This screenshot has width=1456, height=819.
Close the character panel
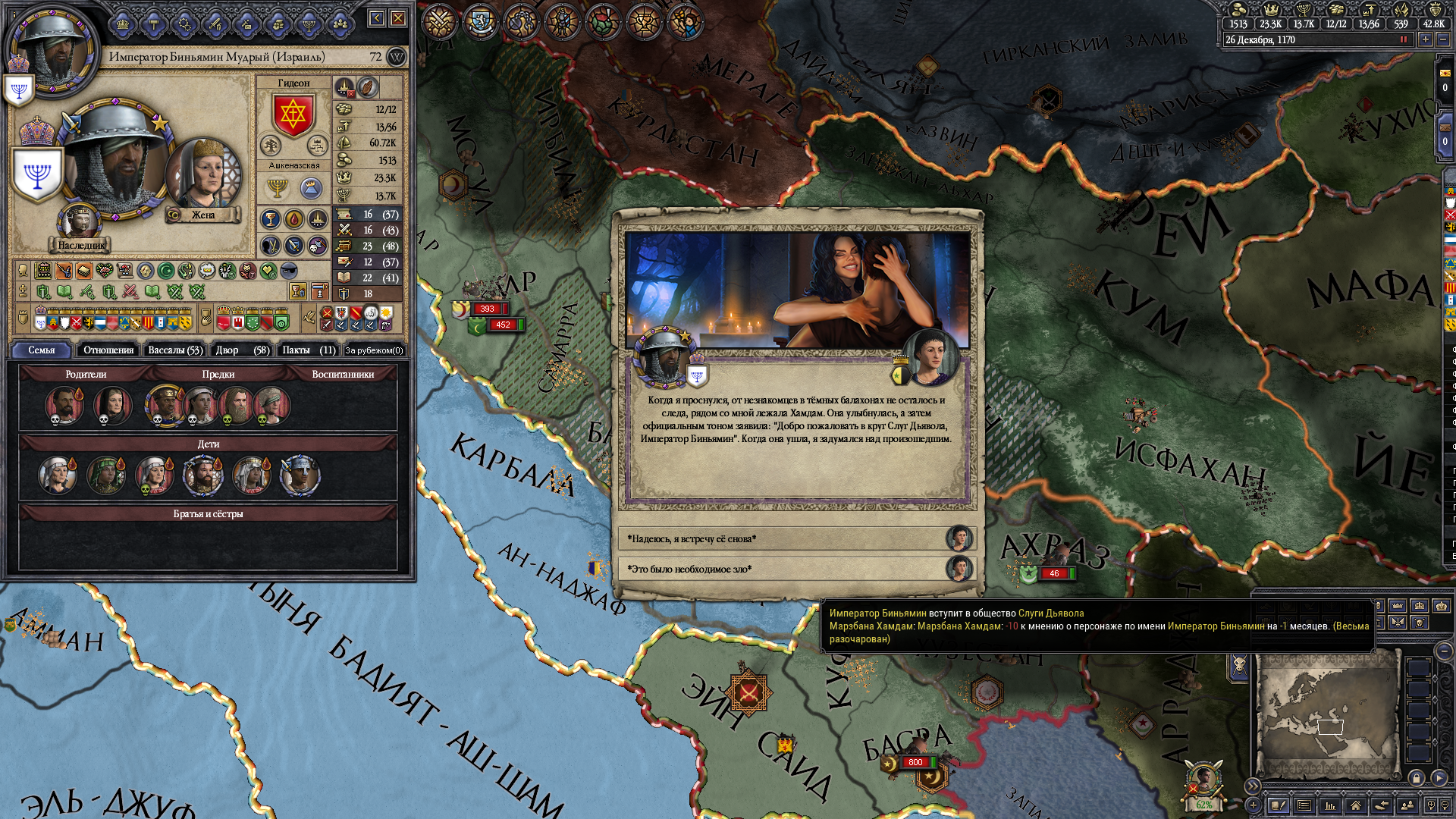(x=397, y=18)
